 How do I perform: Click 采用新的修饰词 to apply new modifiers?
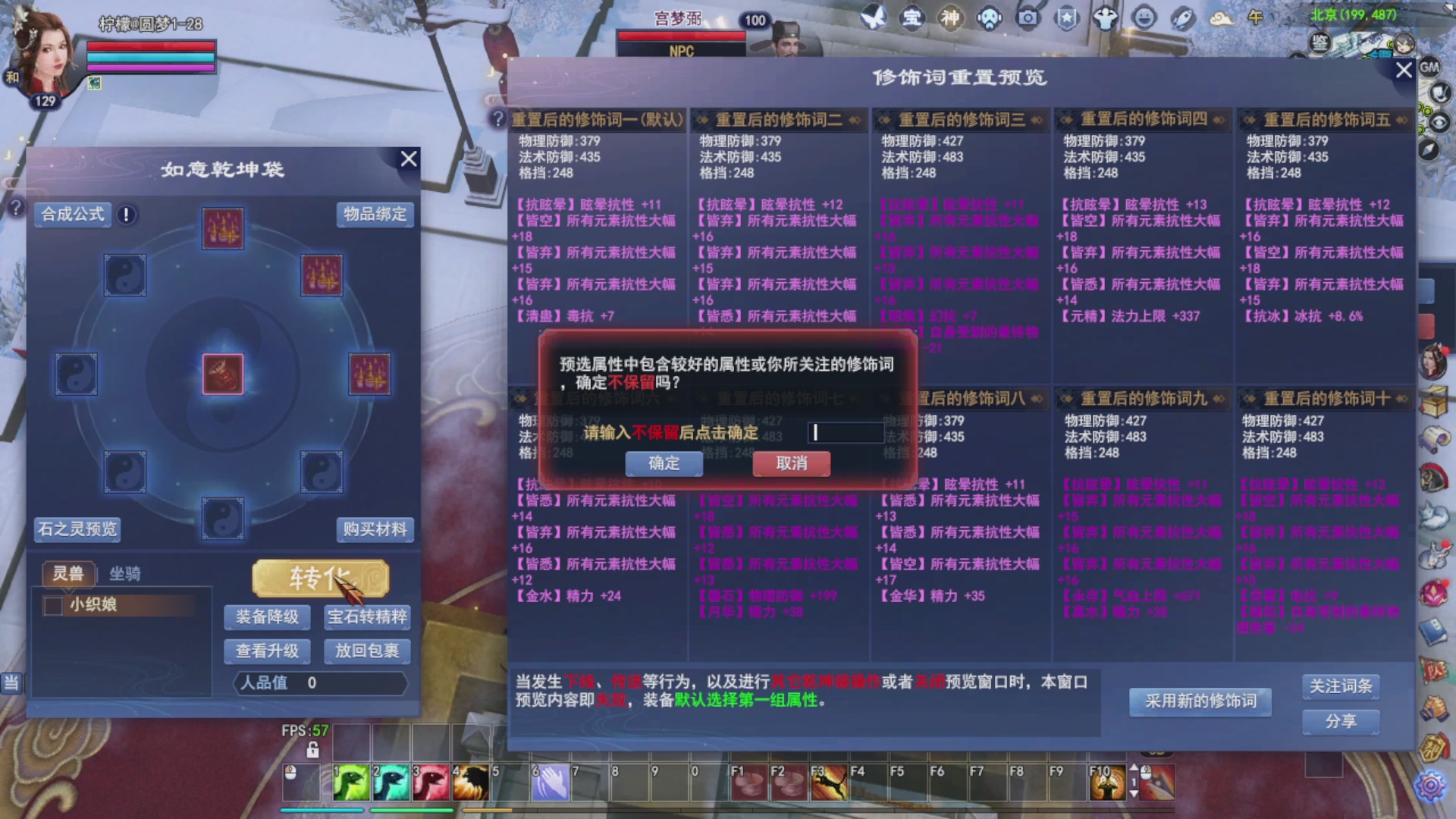1200,701
